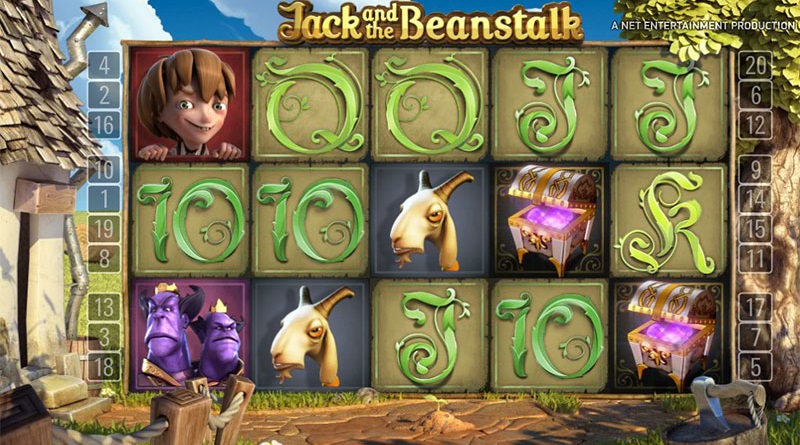
Task: Click the payline 10 marker
Action: (105, 169)
